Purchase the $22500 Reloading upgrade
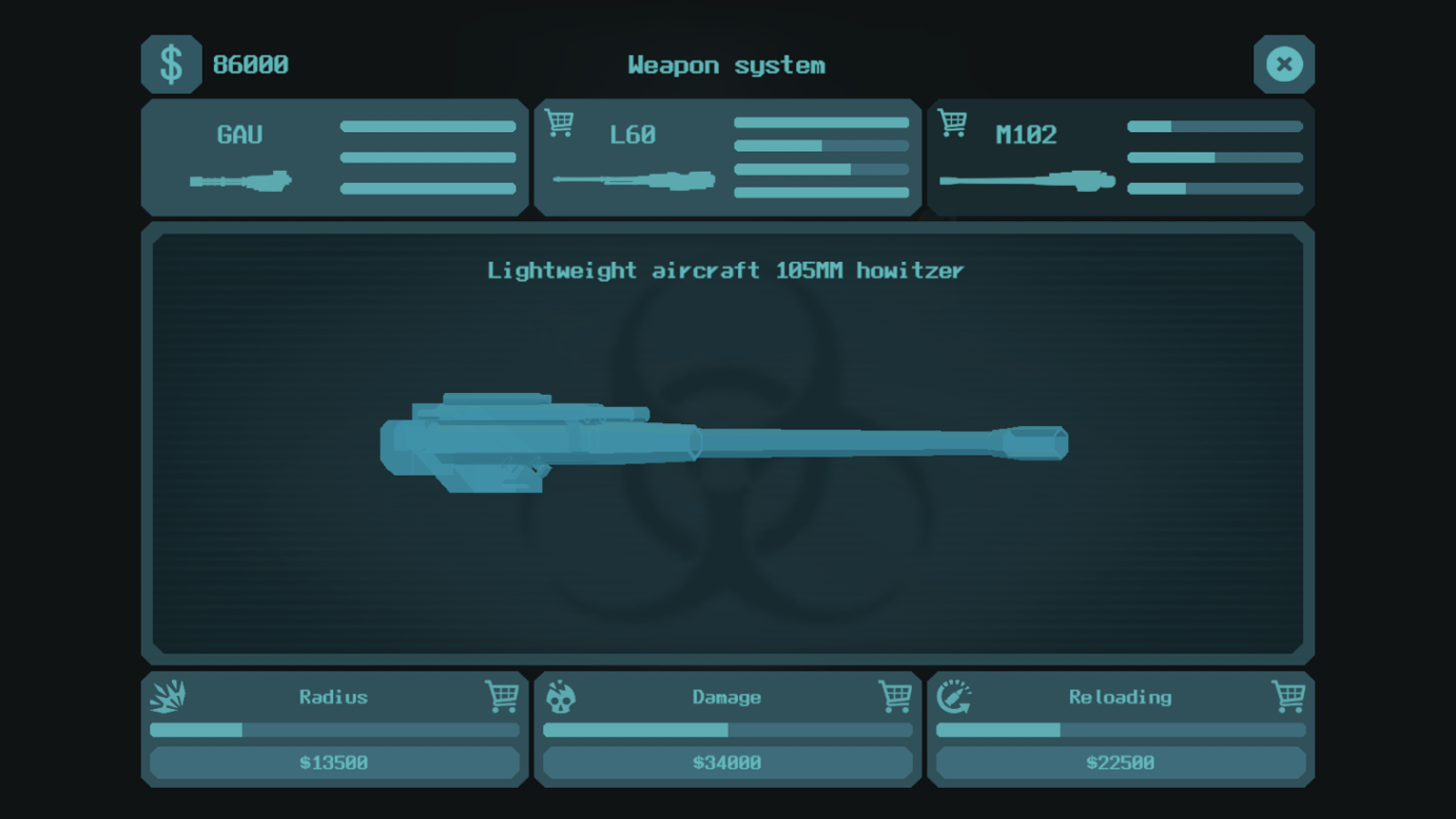 [x=1120, y=763]
